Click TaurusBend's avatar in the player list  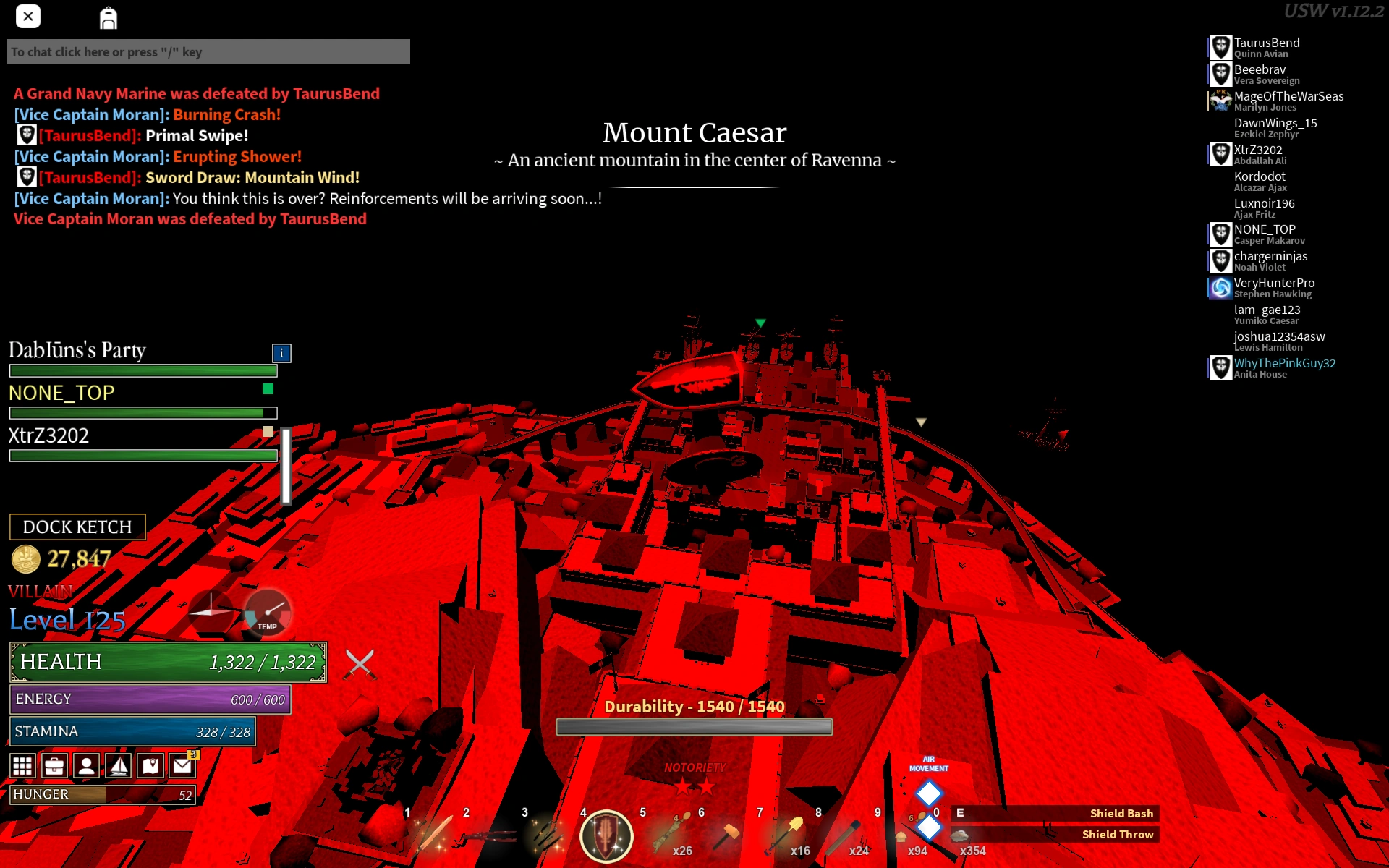[x=1220, y=46]
